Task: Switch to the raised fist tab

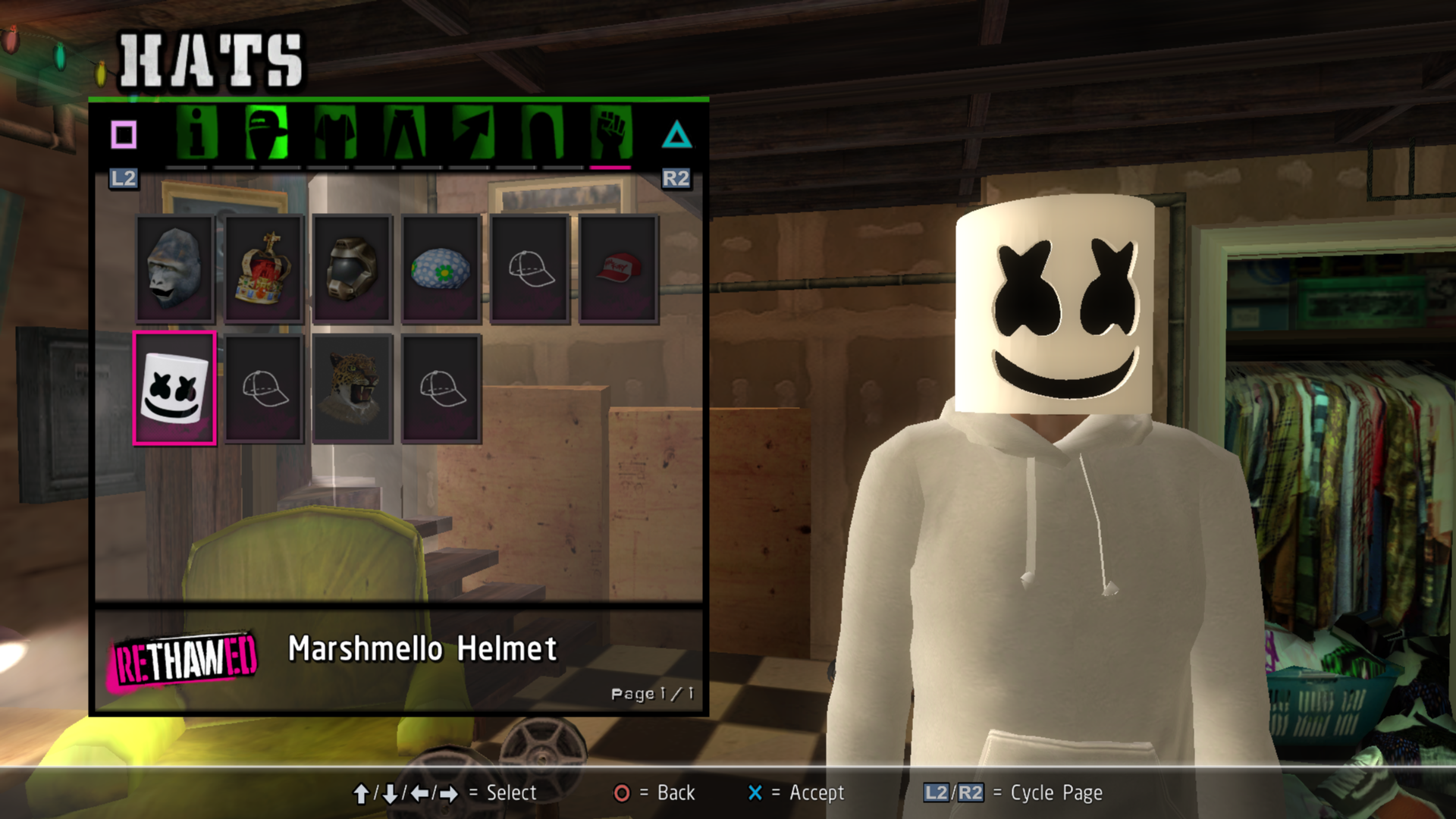Action: (x=611, y=133)
